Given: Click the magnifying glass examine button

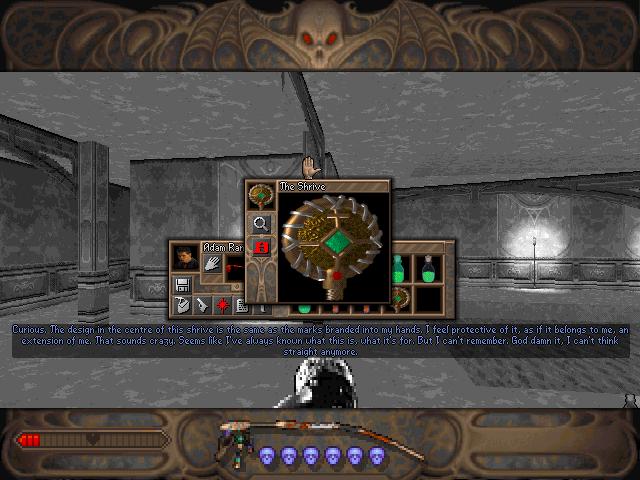Looking at the screenshot, I should (x=260, y=223).
